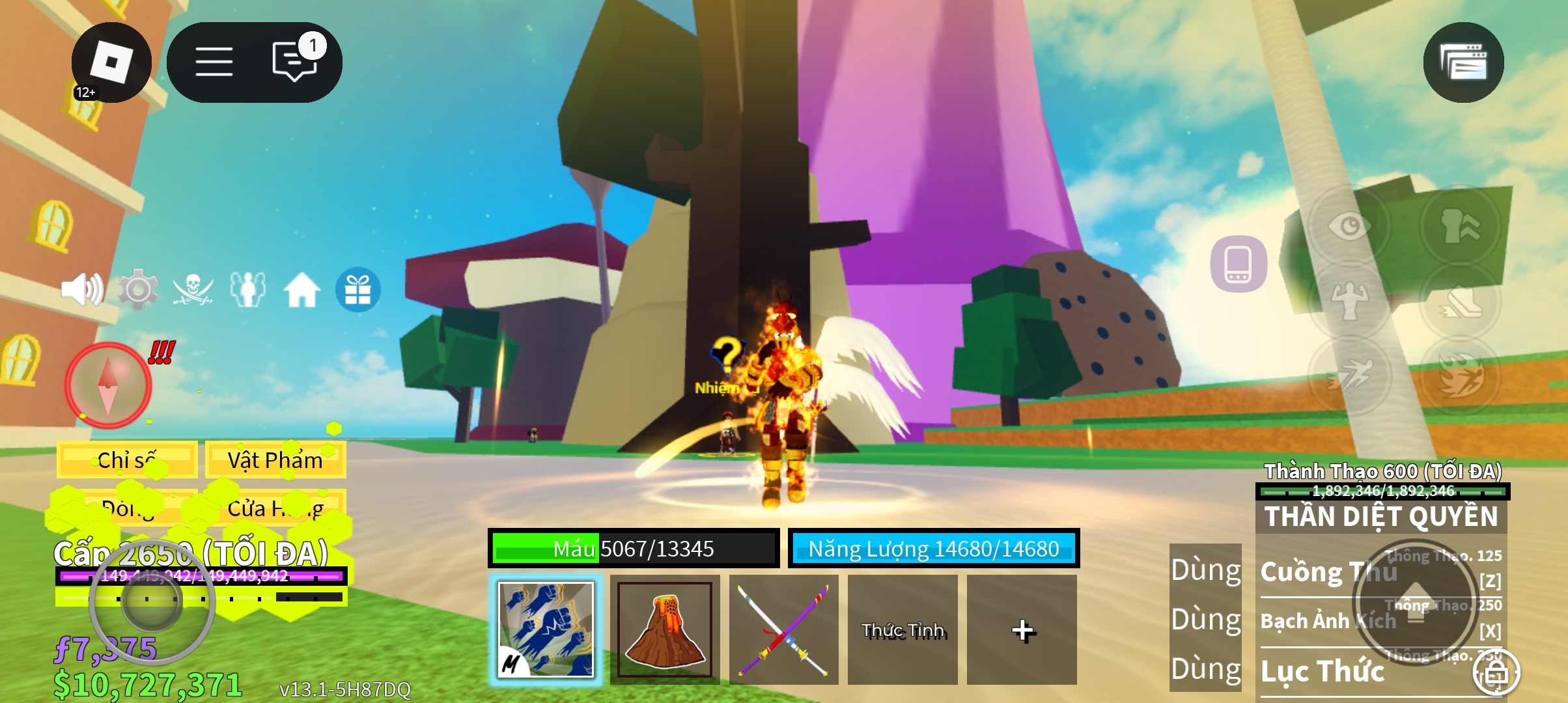Open chat with the notification badge

point(295,62)
